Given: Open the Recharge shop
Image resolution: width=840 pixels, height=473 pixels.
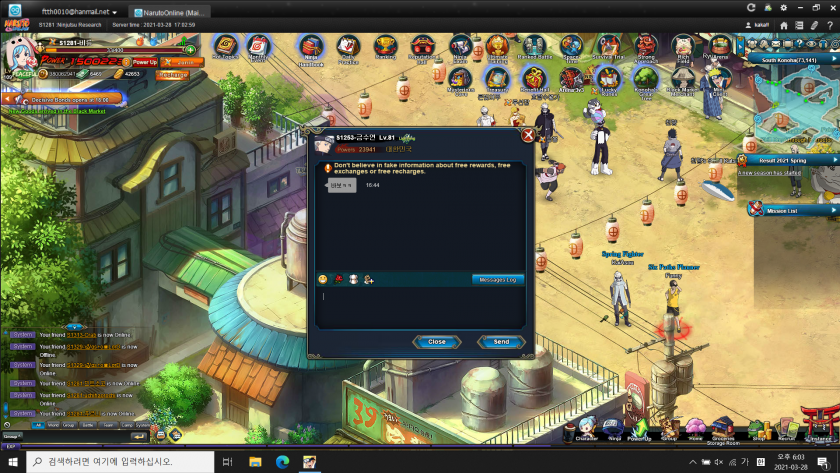Looking at the screenshot, I should (173, 74).
